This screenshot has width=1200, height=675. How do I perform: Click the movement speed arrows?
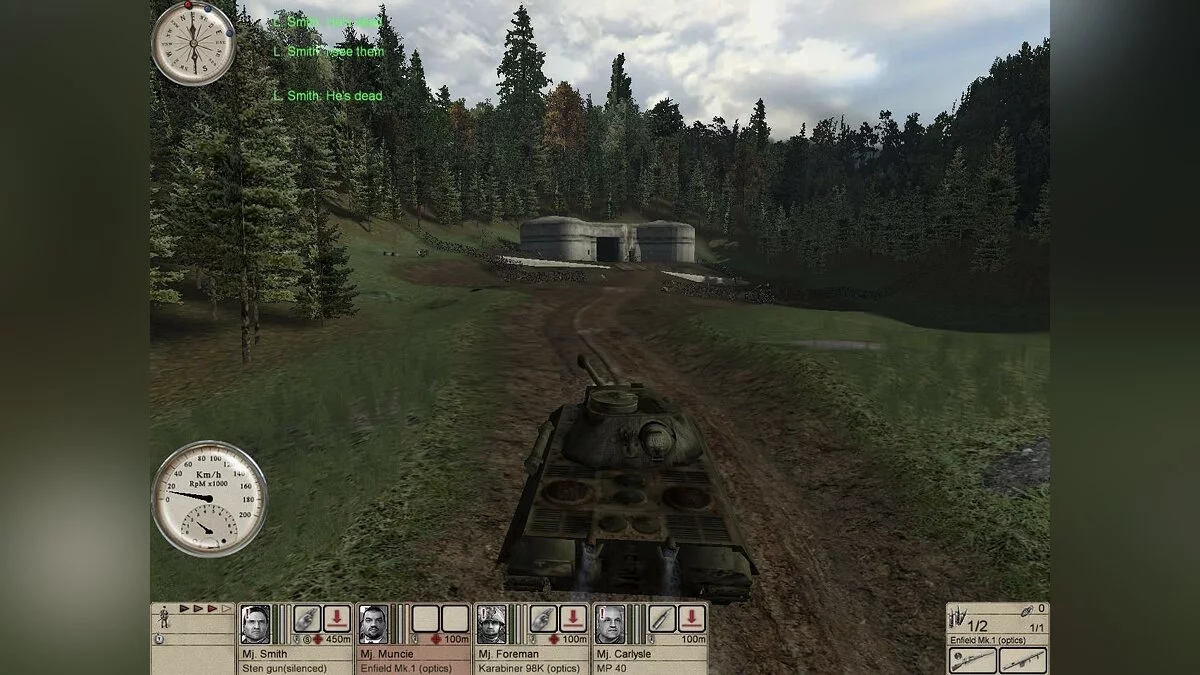(x=204, y=608)
